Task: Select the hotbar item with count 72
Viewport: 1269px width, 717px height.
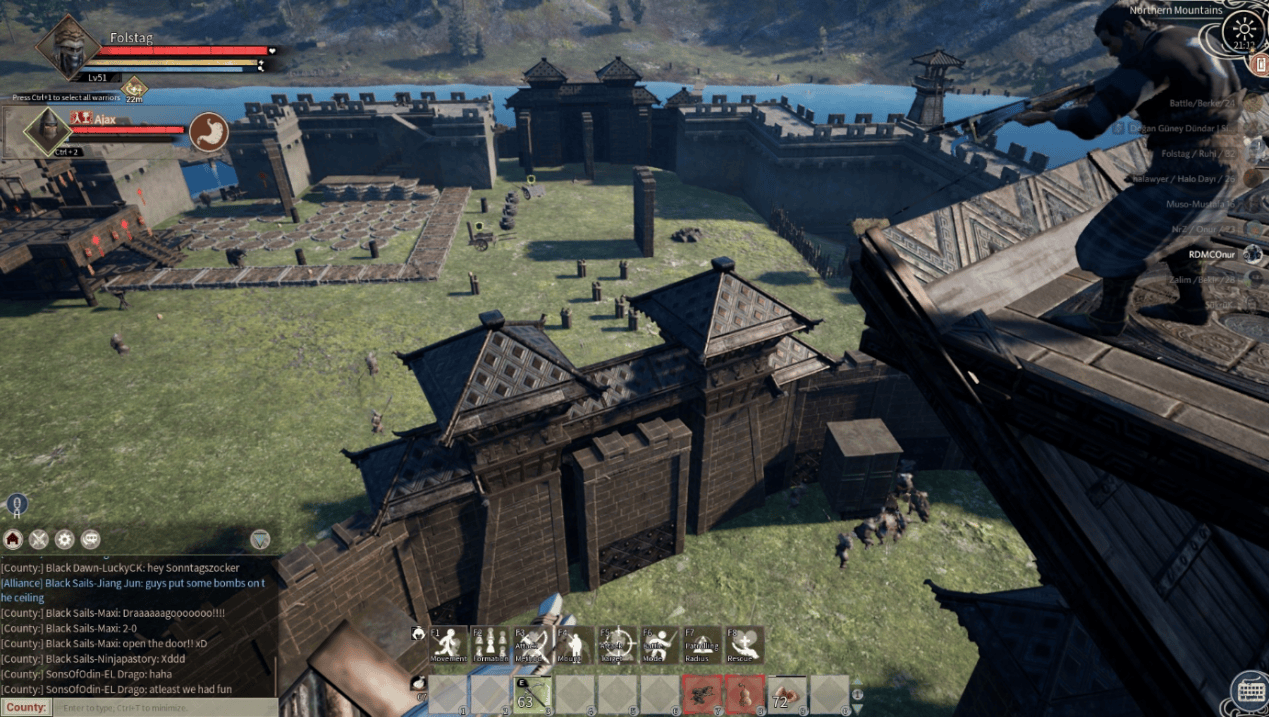Action: tap(786, 694)
